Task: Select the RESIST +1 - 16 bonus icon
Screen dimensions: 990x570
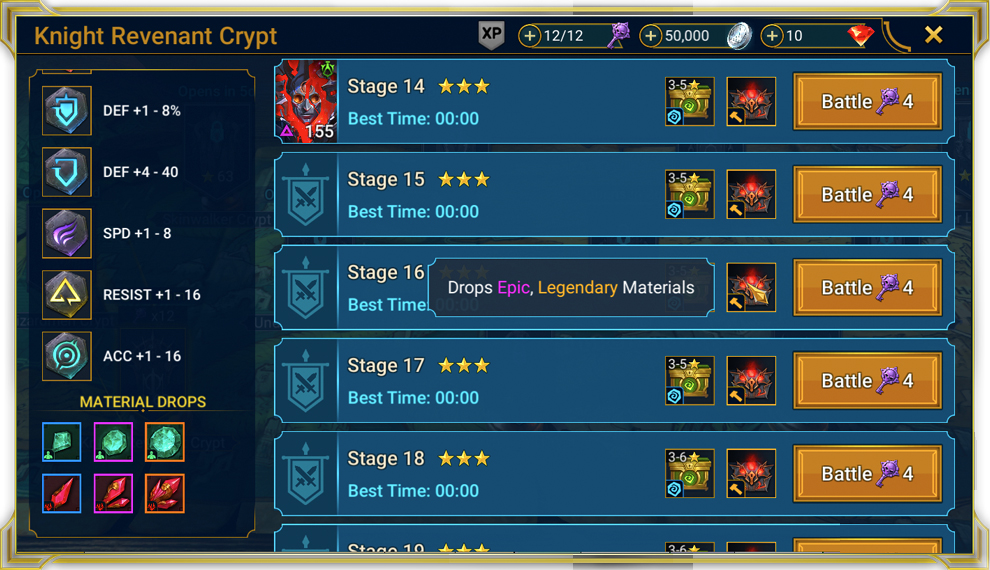Action: [x=67, y=295]
